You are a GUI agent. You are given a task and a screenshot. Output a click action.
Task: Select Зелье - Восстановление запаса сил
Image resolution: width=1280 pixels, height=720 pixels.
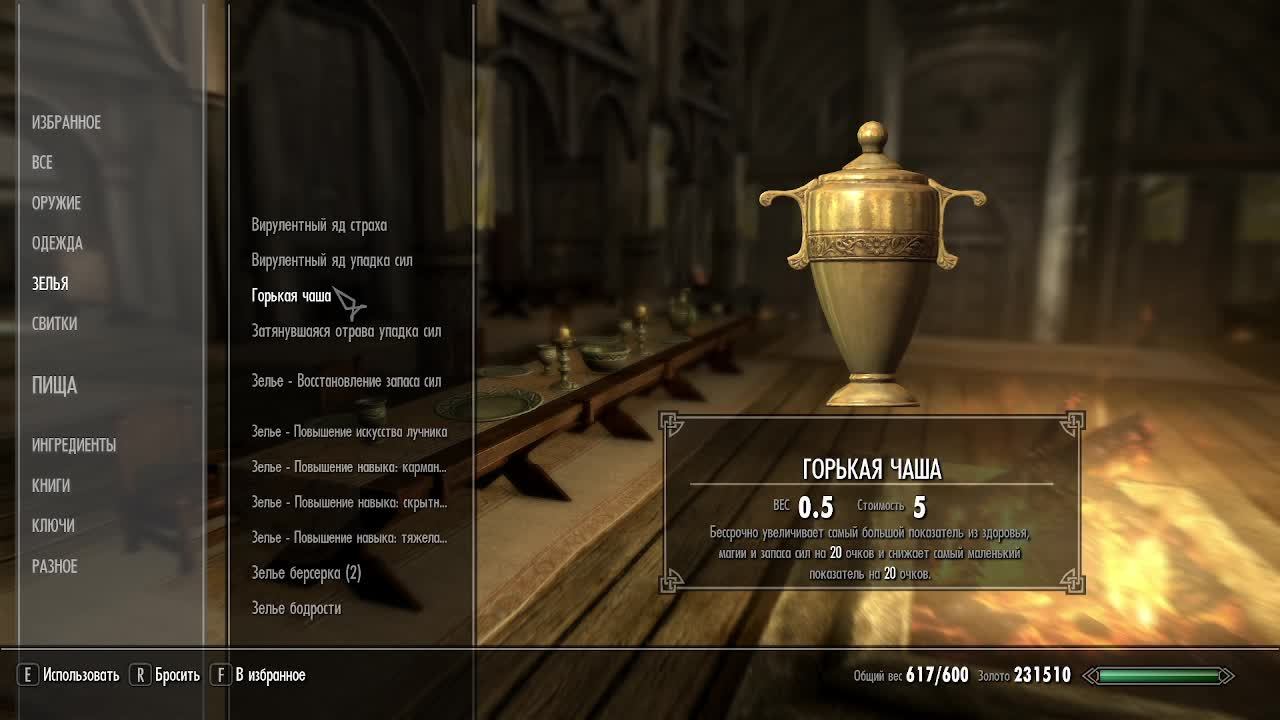346,381
